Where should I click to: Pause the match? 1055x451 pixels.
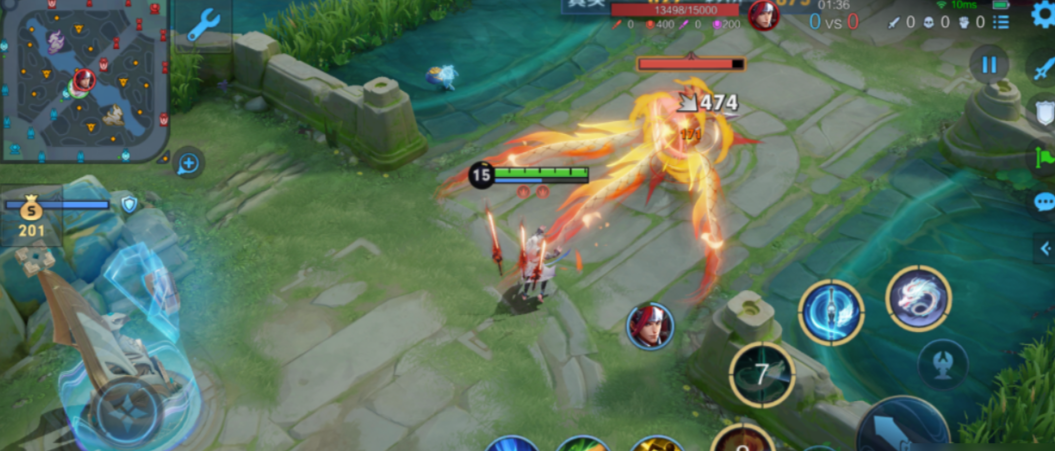pyautogui.click(x=988, y=65)
